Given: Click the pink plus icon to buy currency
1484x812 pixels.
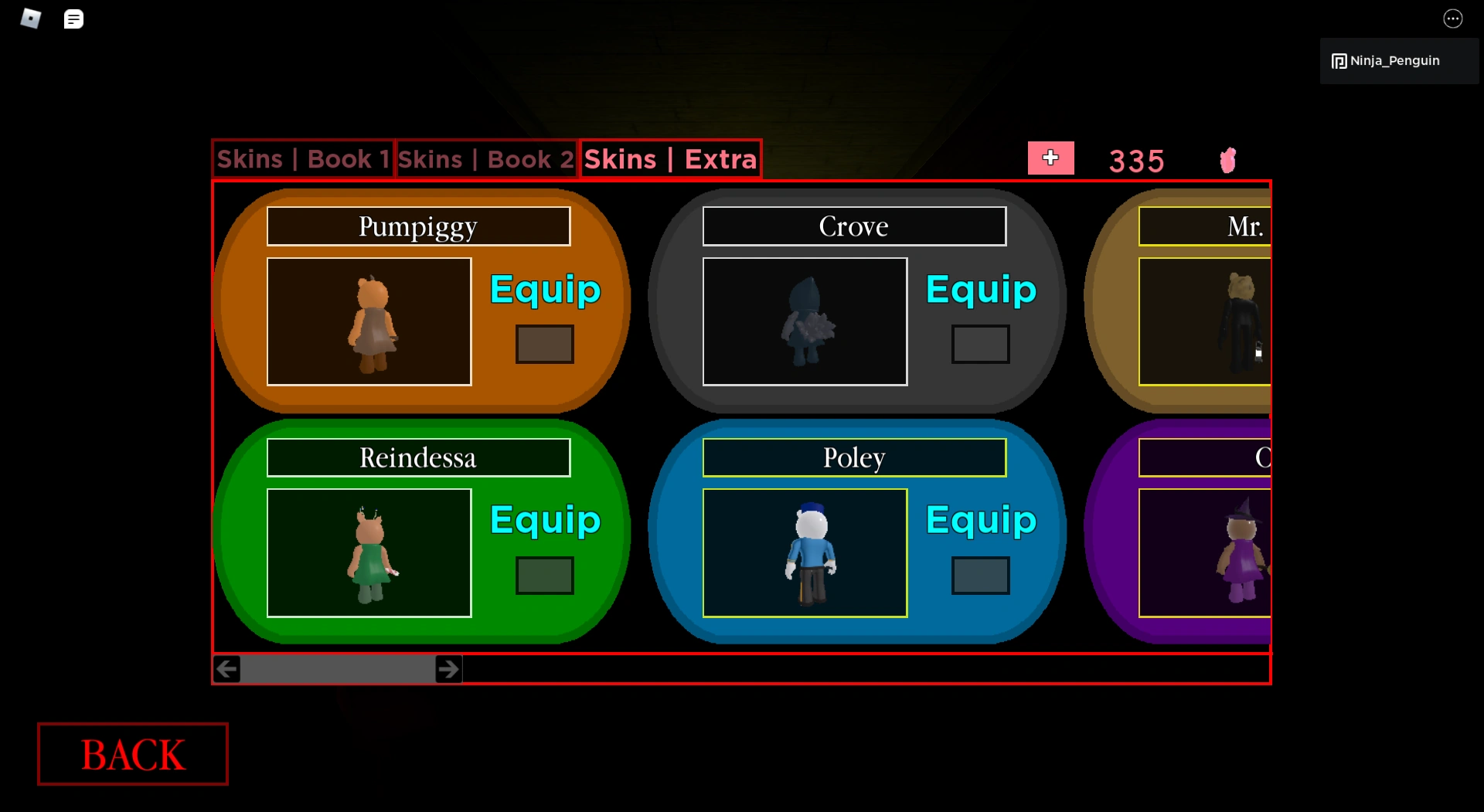Looking at the screenshot, I should (1050, 158).
